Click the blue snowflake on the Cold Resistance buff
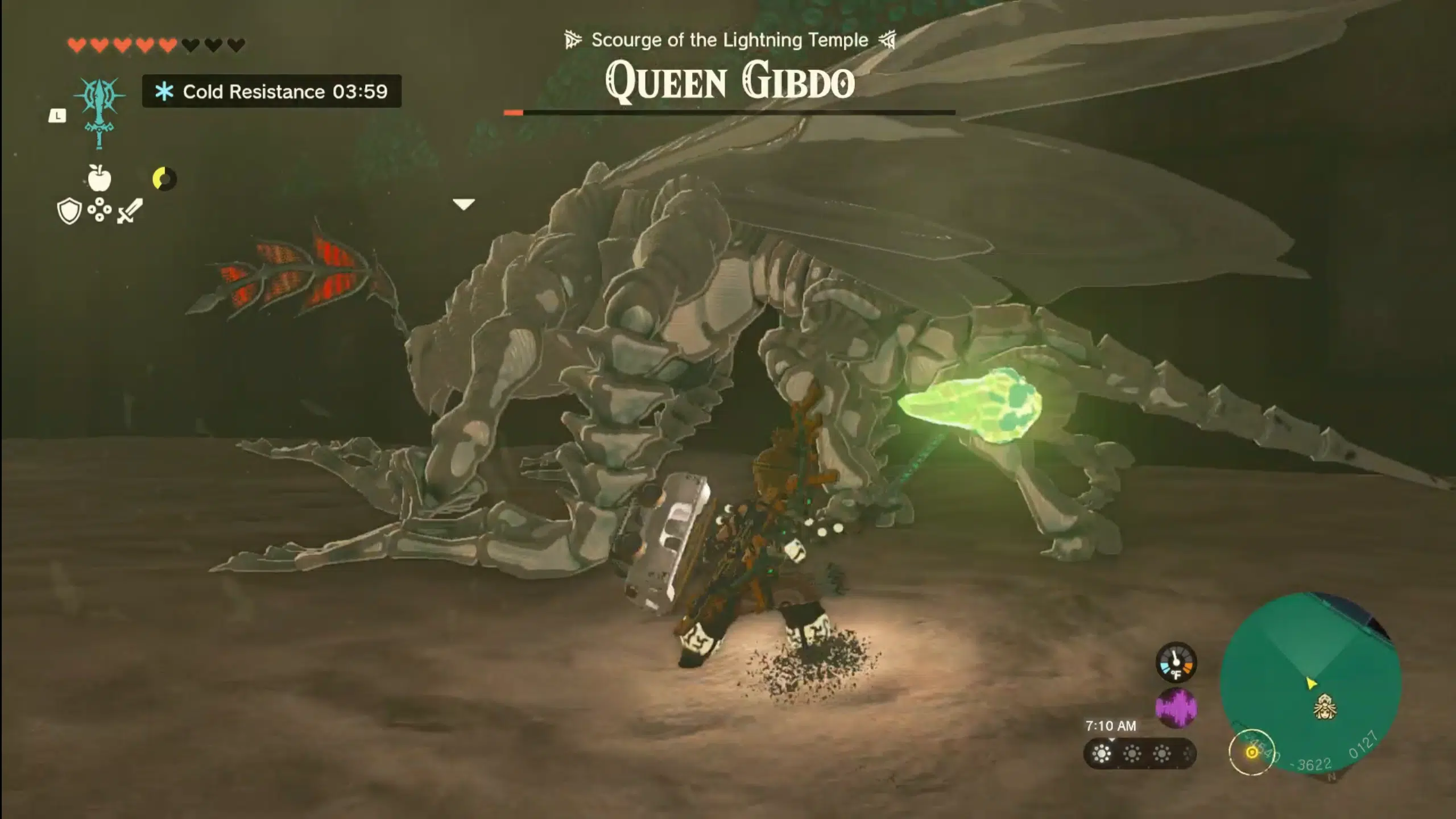This screenshot has height=819, width=1456. pyautogui.click(x=164, y=92)
